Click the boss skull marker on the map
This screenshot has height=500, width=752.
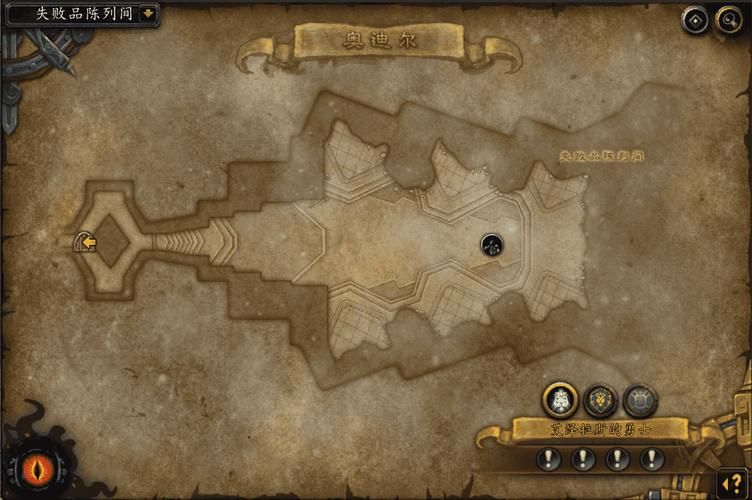[x=490, y=243]
